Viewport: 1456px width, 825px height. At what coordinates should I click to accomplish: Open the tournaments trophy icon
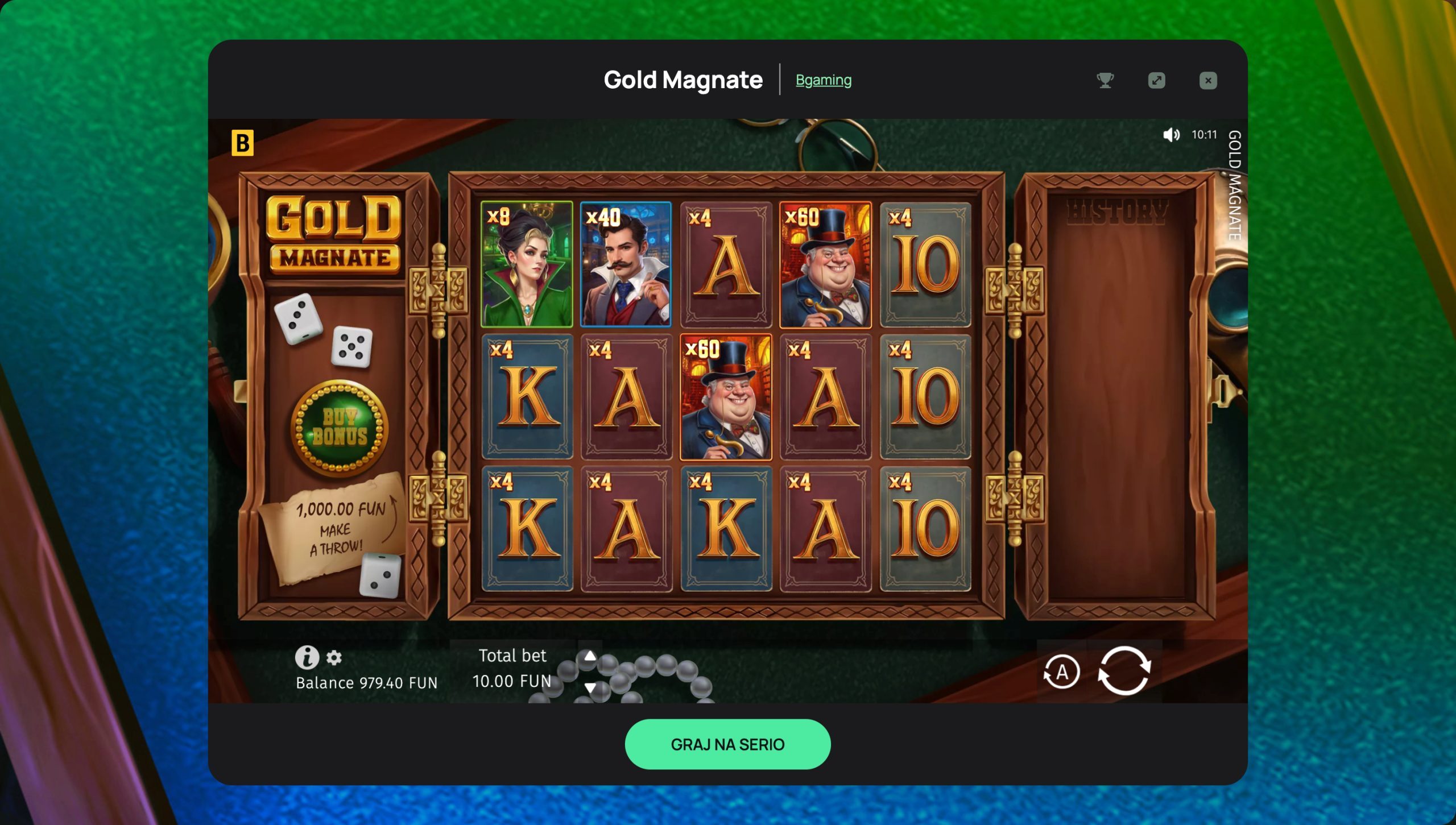1106,81
